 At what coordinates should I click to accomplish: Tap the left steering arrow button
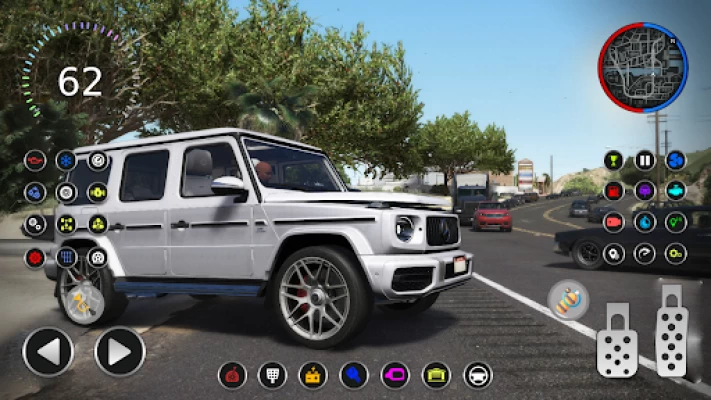(47, 352)
